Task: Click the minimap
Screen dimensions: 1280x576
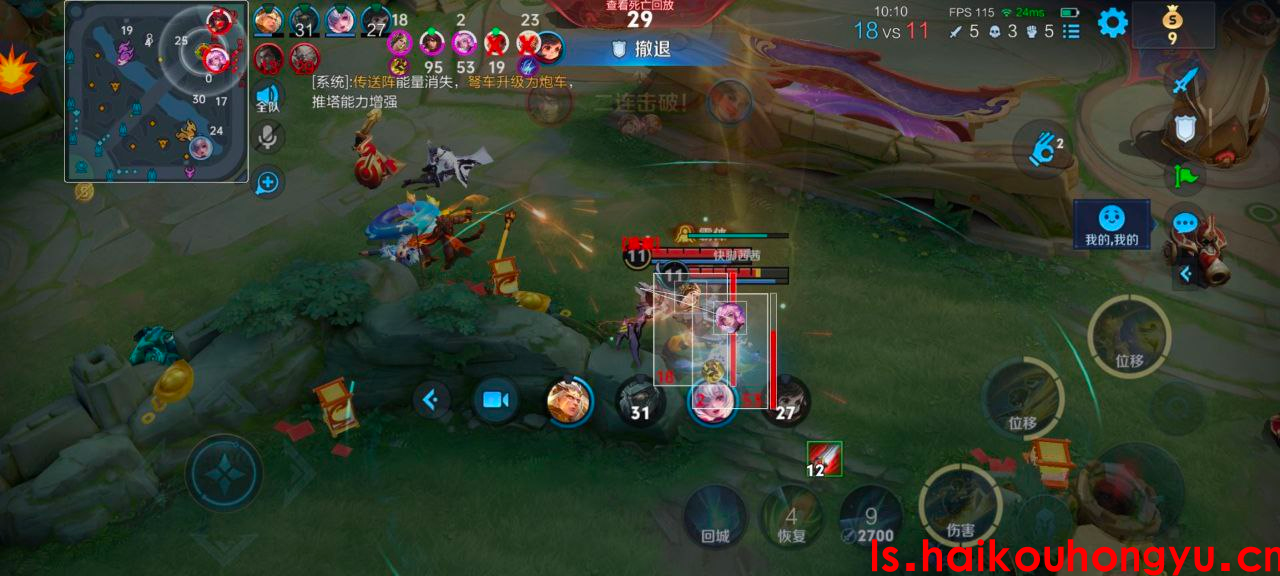Action: [156, 92]
